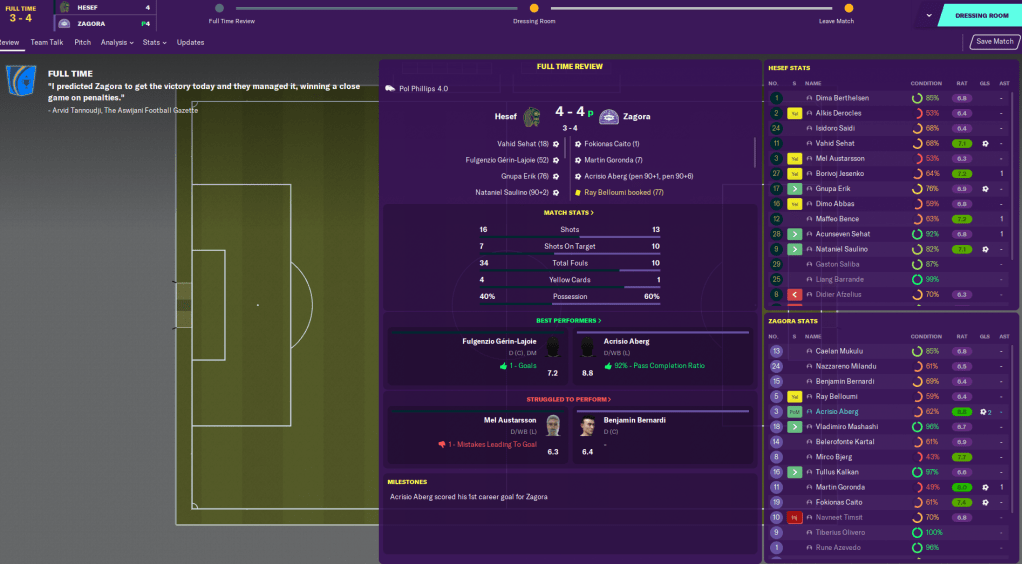Image resolution: width=1022 pixels, height=564 pixels.
Task: Click Vahid Sehat row in Hesef stats
Action: click(835, 143)
